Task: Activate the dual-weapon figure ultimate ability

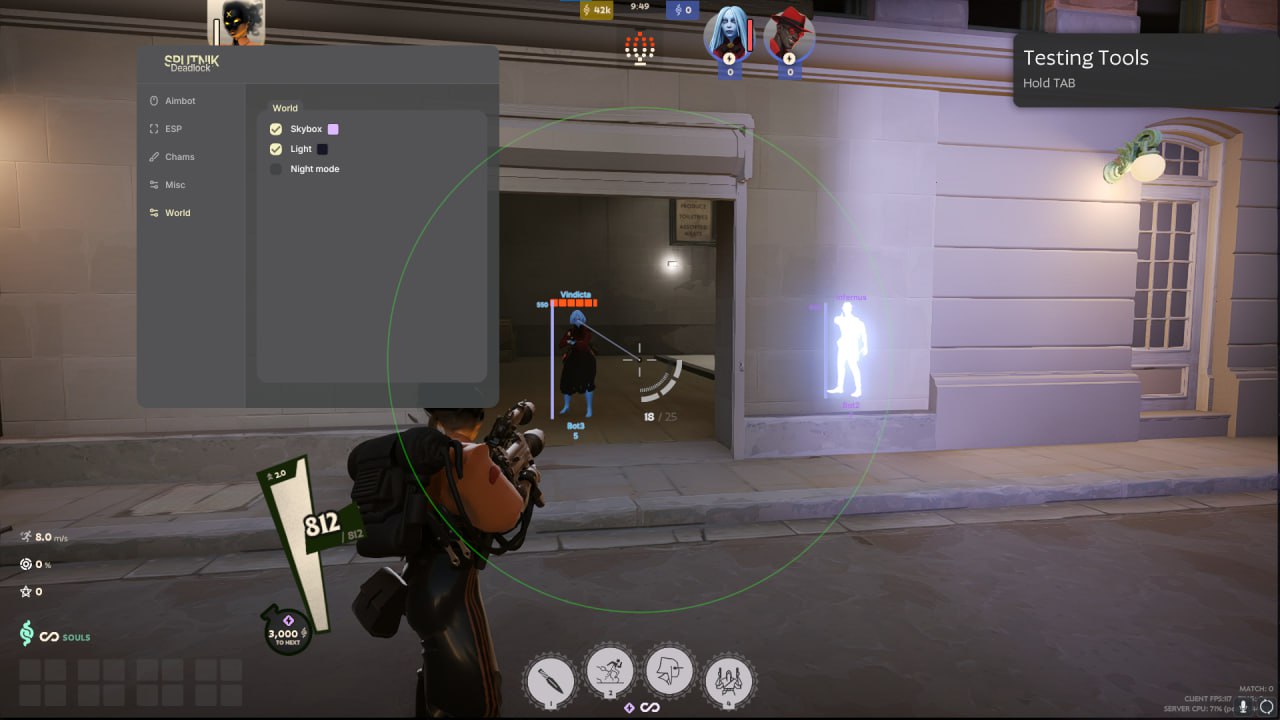Action: tap(729, 680)
